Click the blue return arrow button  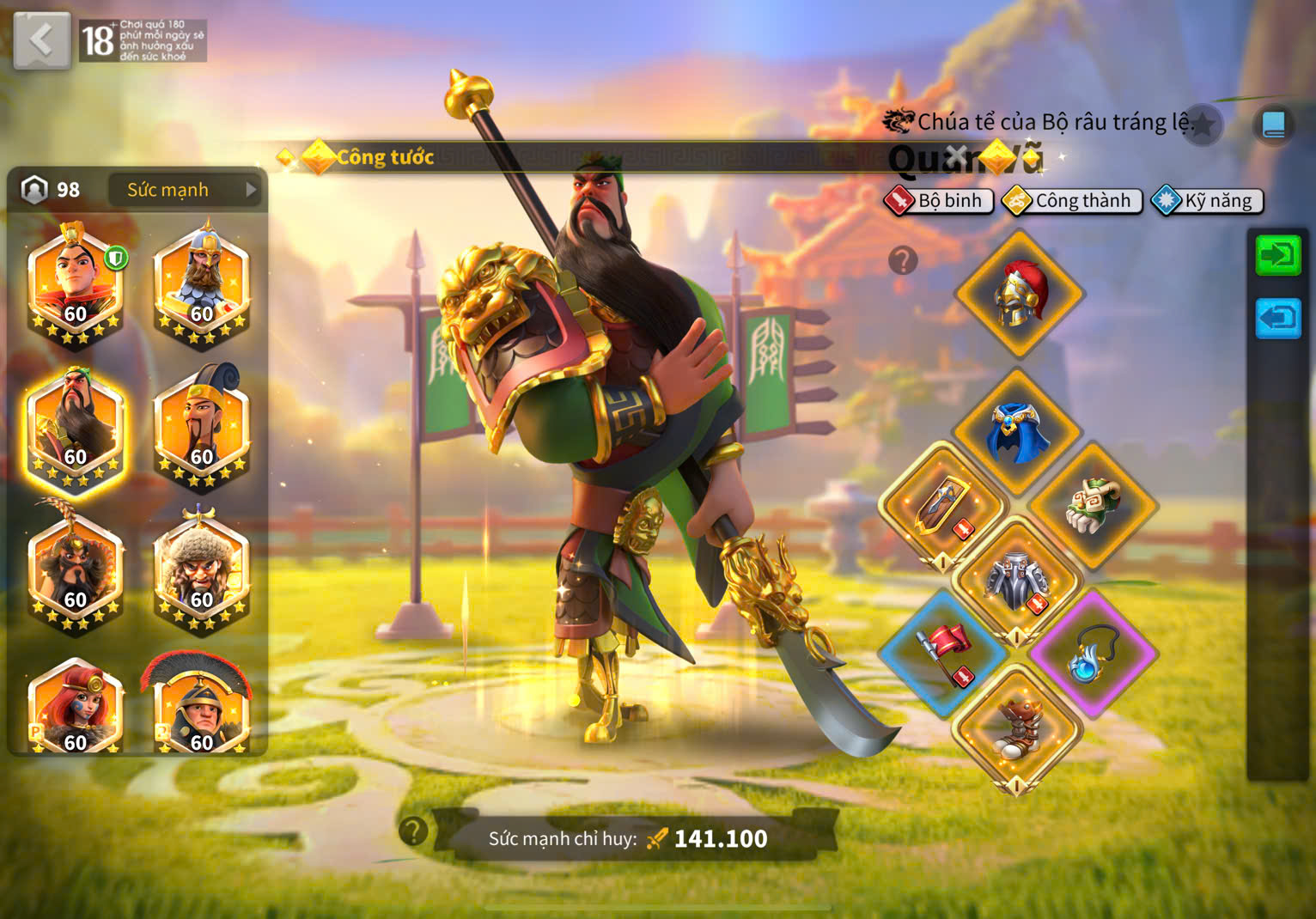pyautogui.click(x=1278, y=318)
